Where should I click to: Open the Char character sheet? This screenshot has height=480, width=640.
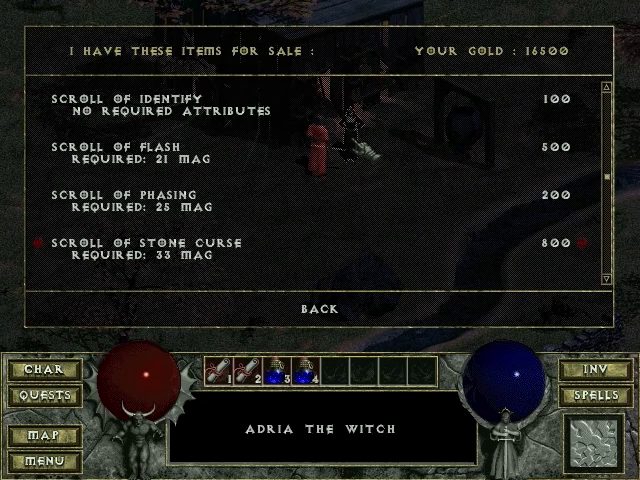43,370
